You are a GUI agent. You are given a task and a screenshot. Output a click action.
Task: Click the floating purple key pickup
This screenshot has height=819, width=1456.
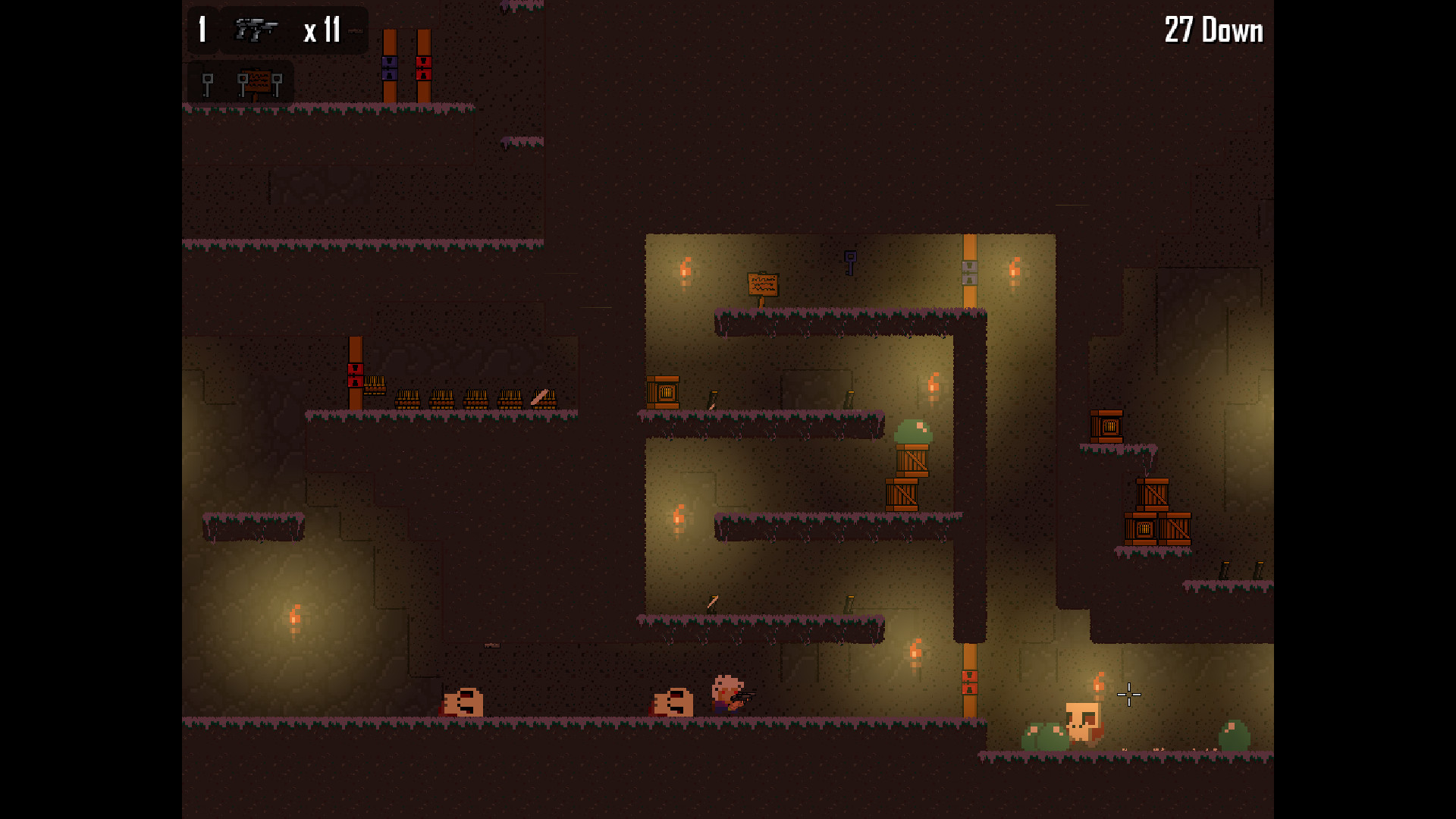coord(849,262)
